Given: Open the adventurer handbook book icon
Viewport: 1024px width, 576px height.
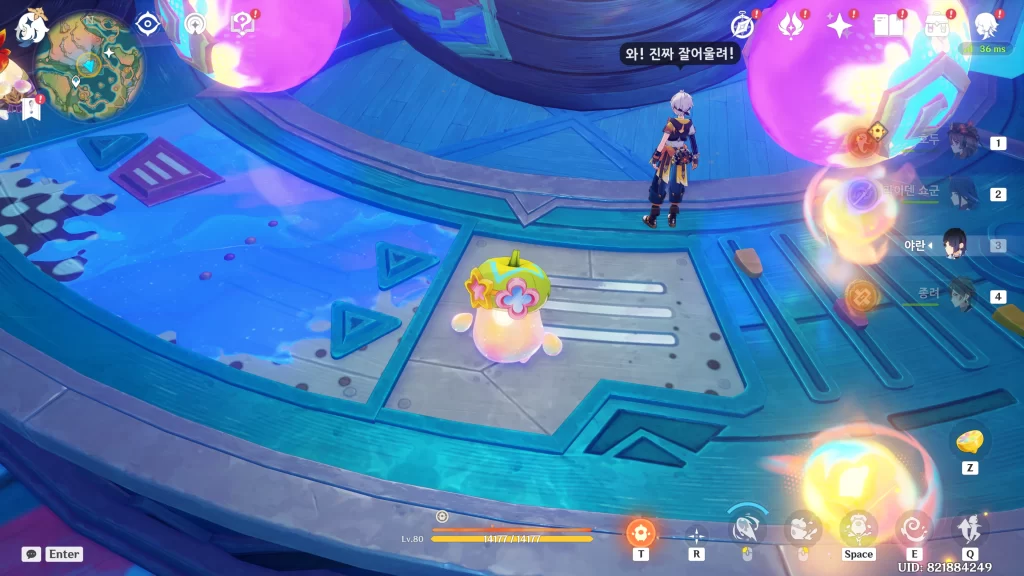Looking at the screenshot, I should (x=888, y=25).
